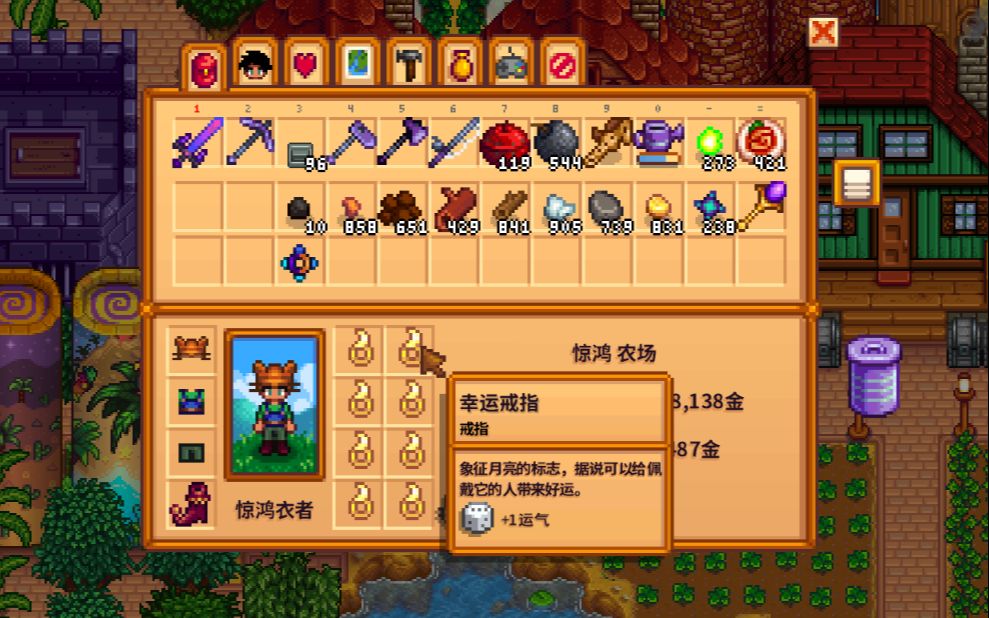
Task: Click the organize inventory button
Action: point(857,183)
